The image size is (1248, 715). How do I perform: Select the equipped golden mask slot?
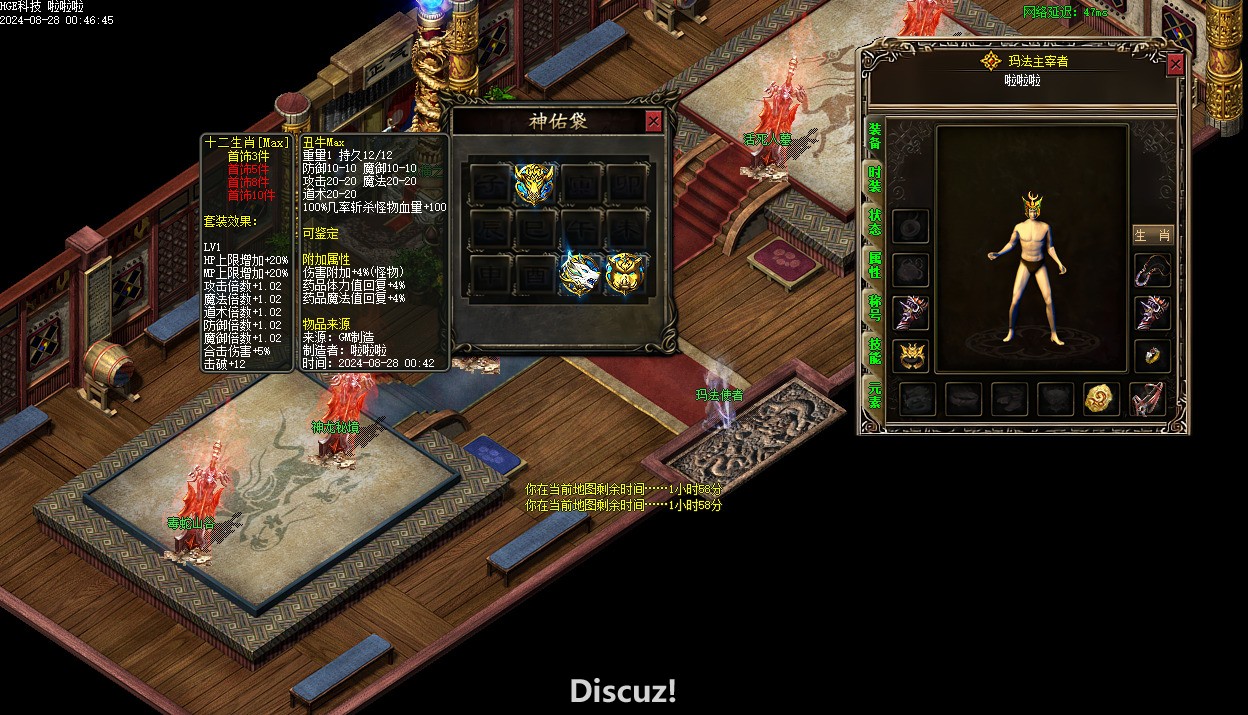[911, 355]
